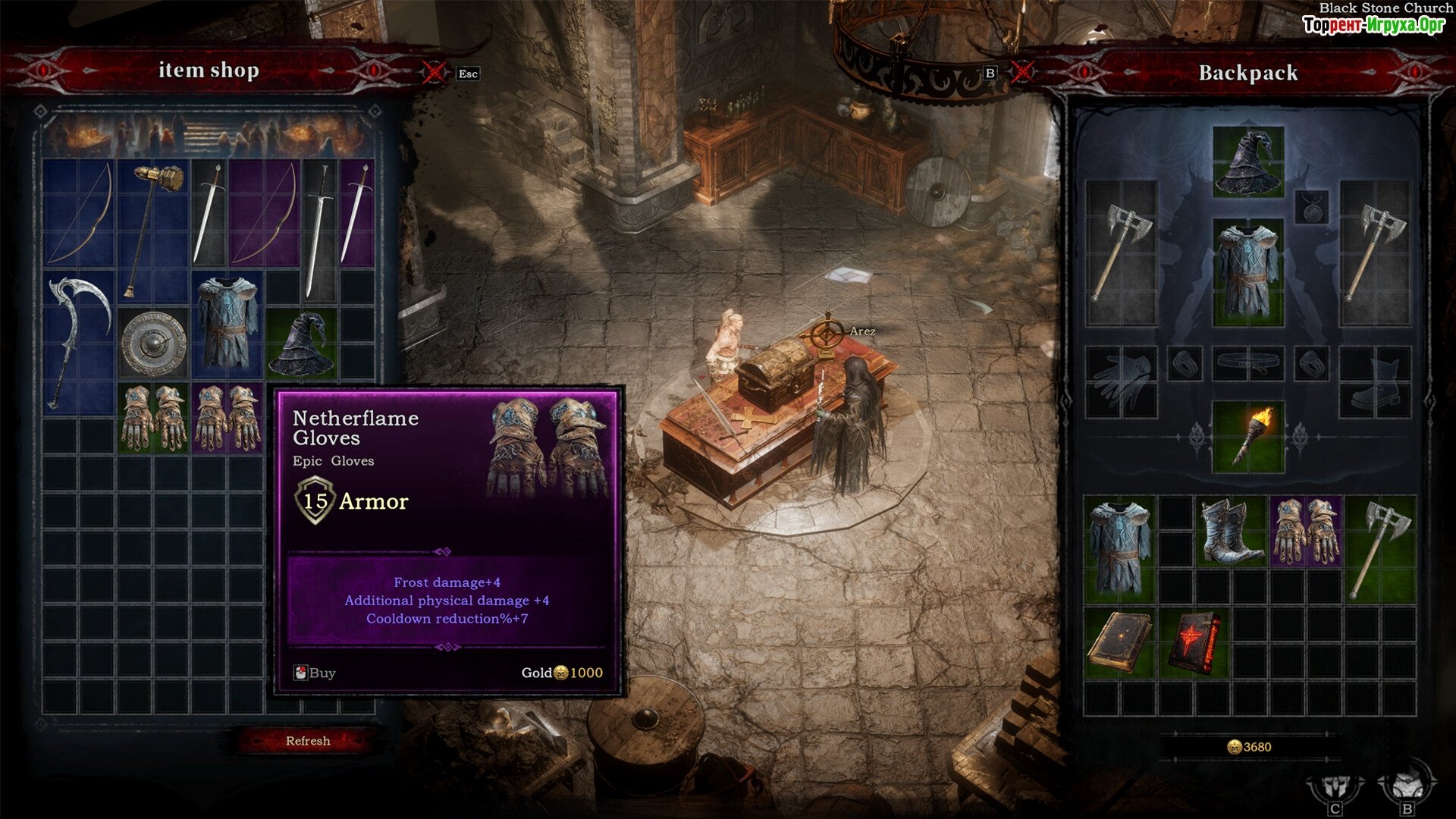Click the equipped wizard hat slot
1456x819 pixels.
pyautogui.click(x=1247, y=162)
